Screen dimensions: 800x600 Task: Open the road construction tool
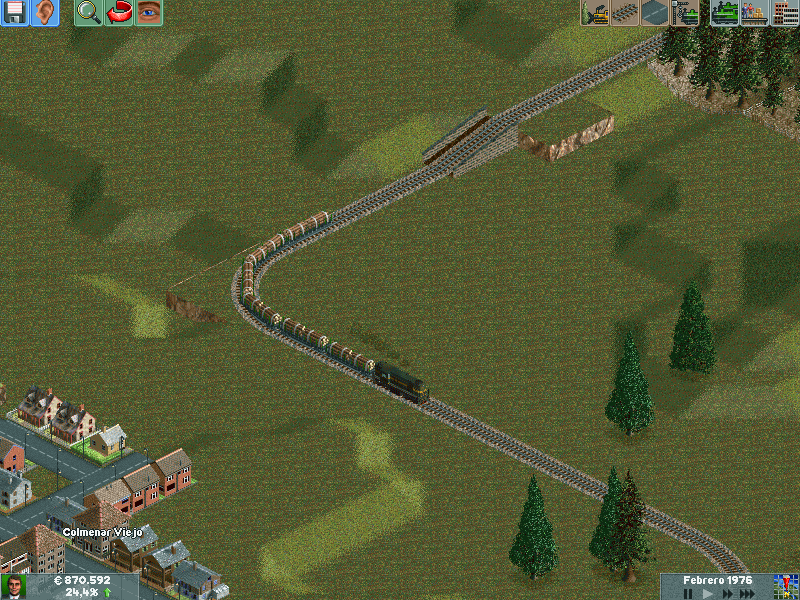[x=656, y=13]
